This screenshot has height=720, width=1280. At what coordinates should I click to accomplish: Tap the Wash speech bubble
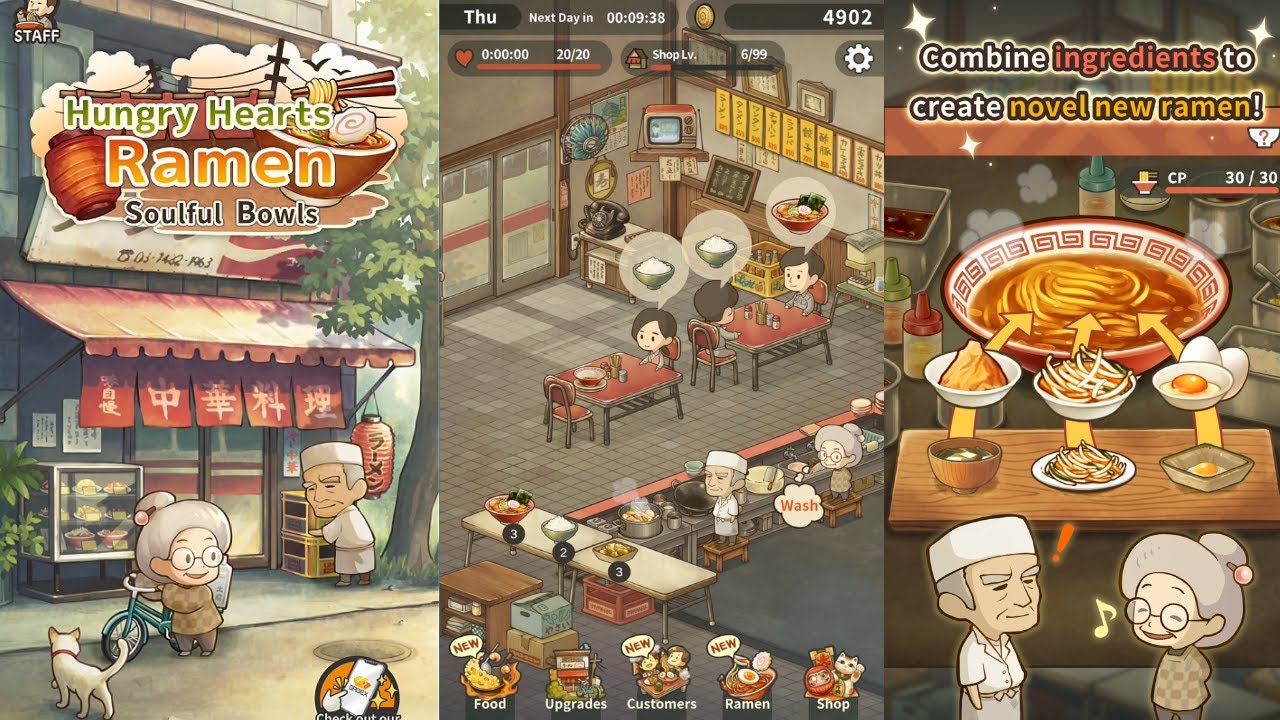click(799, 505)
